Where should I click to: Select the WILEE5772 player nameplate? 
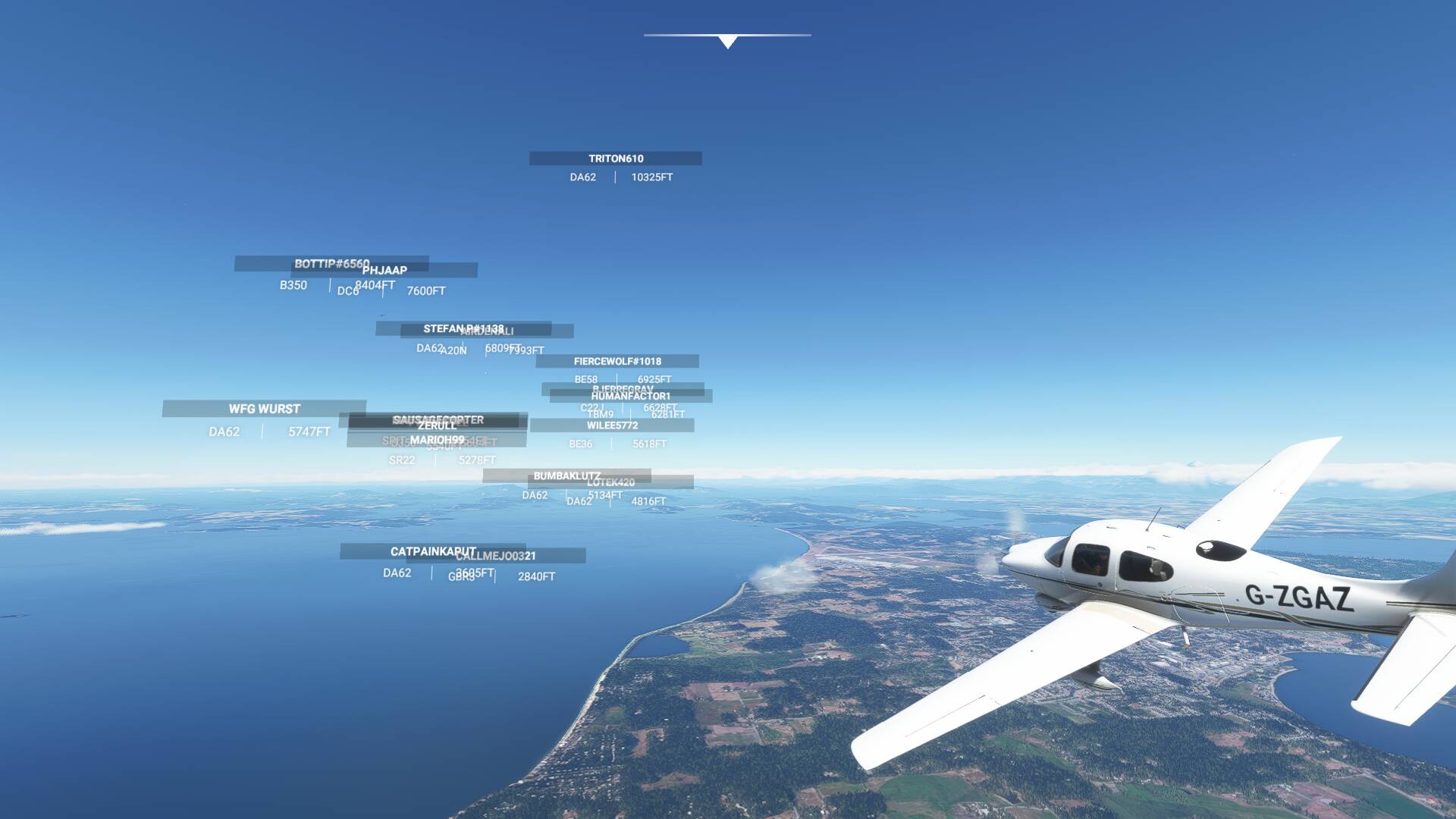click(x=612, y=426)
